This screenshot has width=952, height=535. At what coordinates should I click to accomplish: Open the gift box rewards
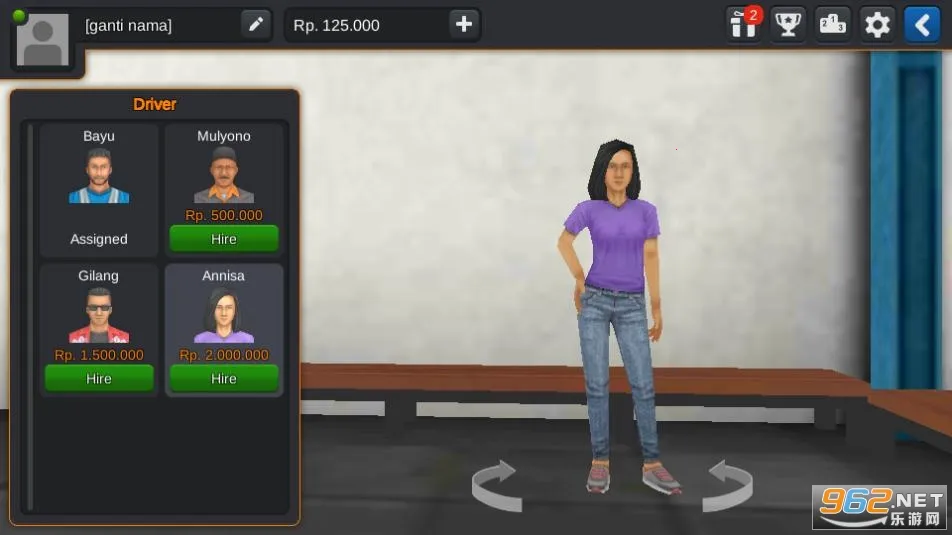[x=743, y=24]
